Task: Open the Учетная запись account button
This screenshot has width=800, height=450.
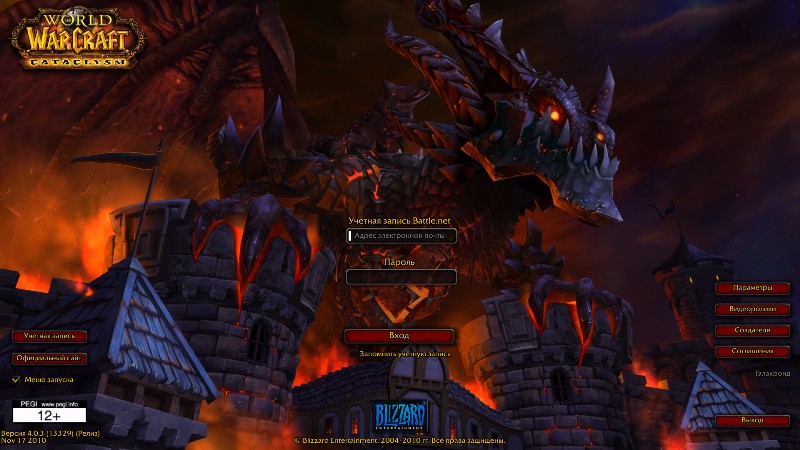Action: [x=50, y=336]
